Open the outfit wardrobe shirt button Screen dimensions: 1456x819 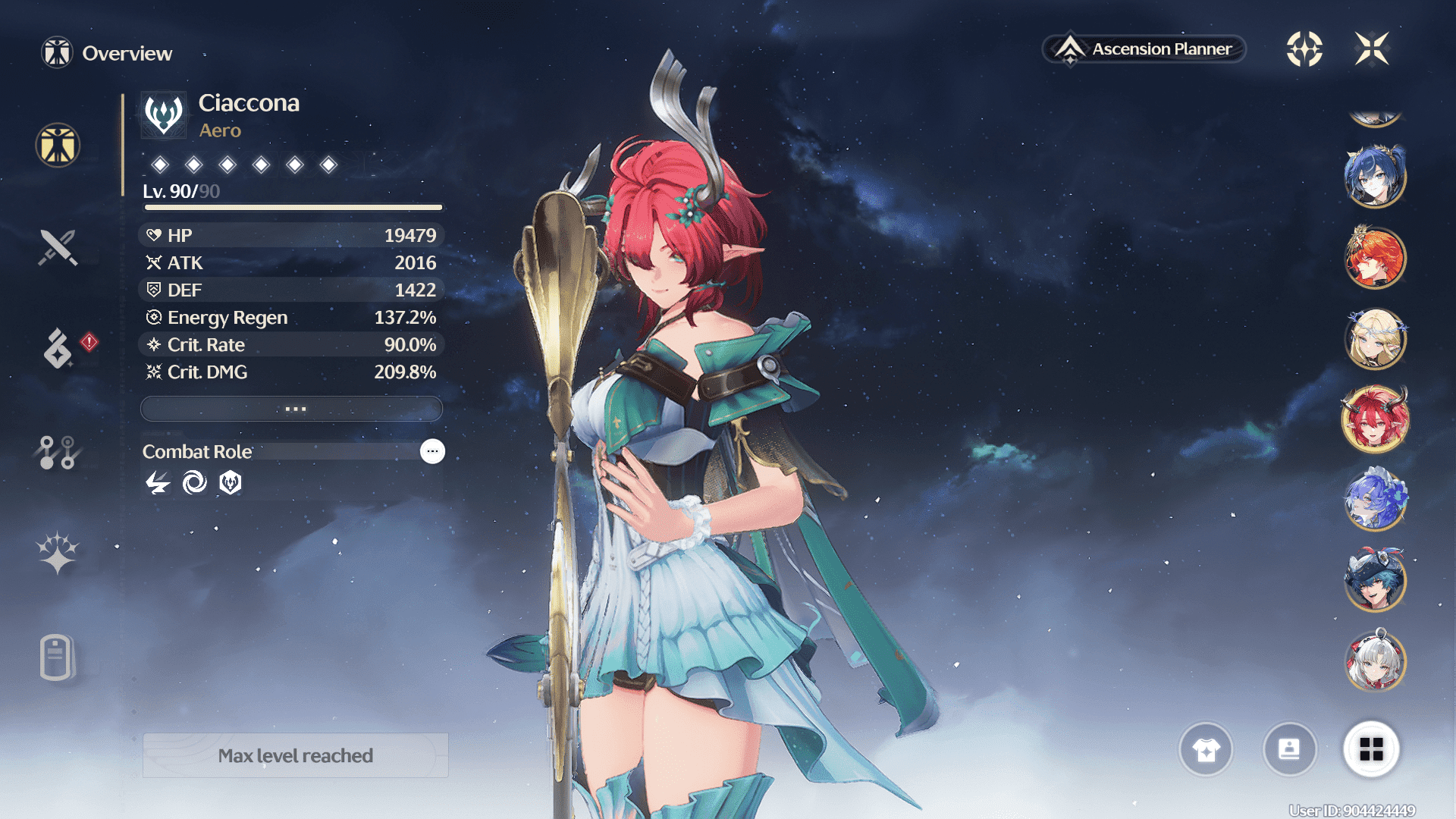point(1206,749)
